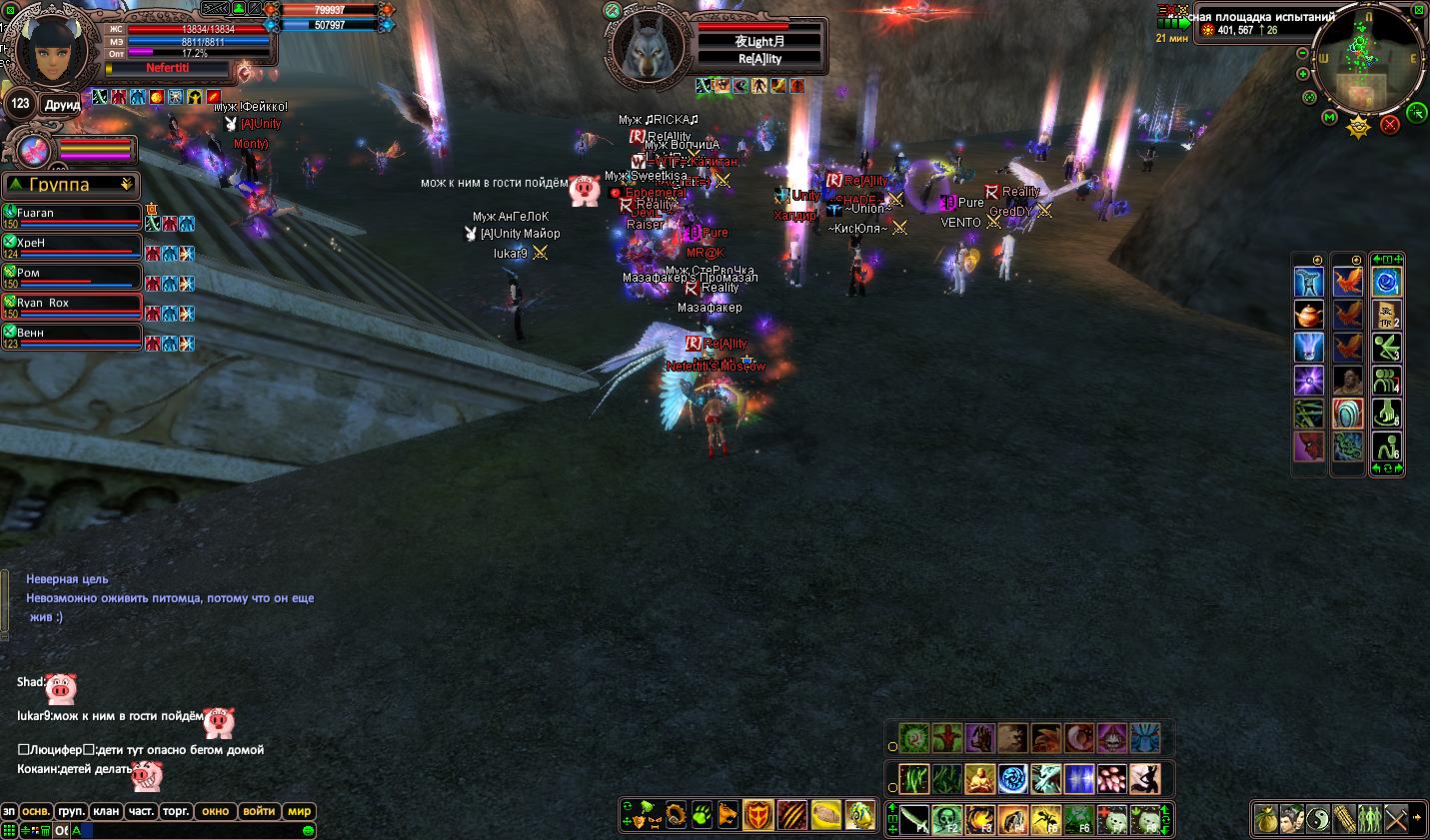Toggle the "Группа" party panel dropdown
This screenshot has width=1430, height=840.
coord(126,184)
